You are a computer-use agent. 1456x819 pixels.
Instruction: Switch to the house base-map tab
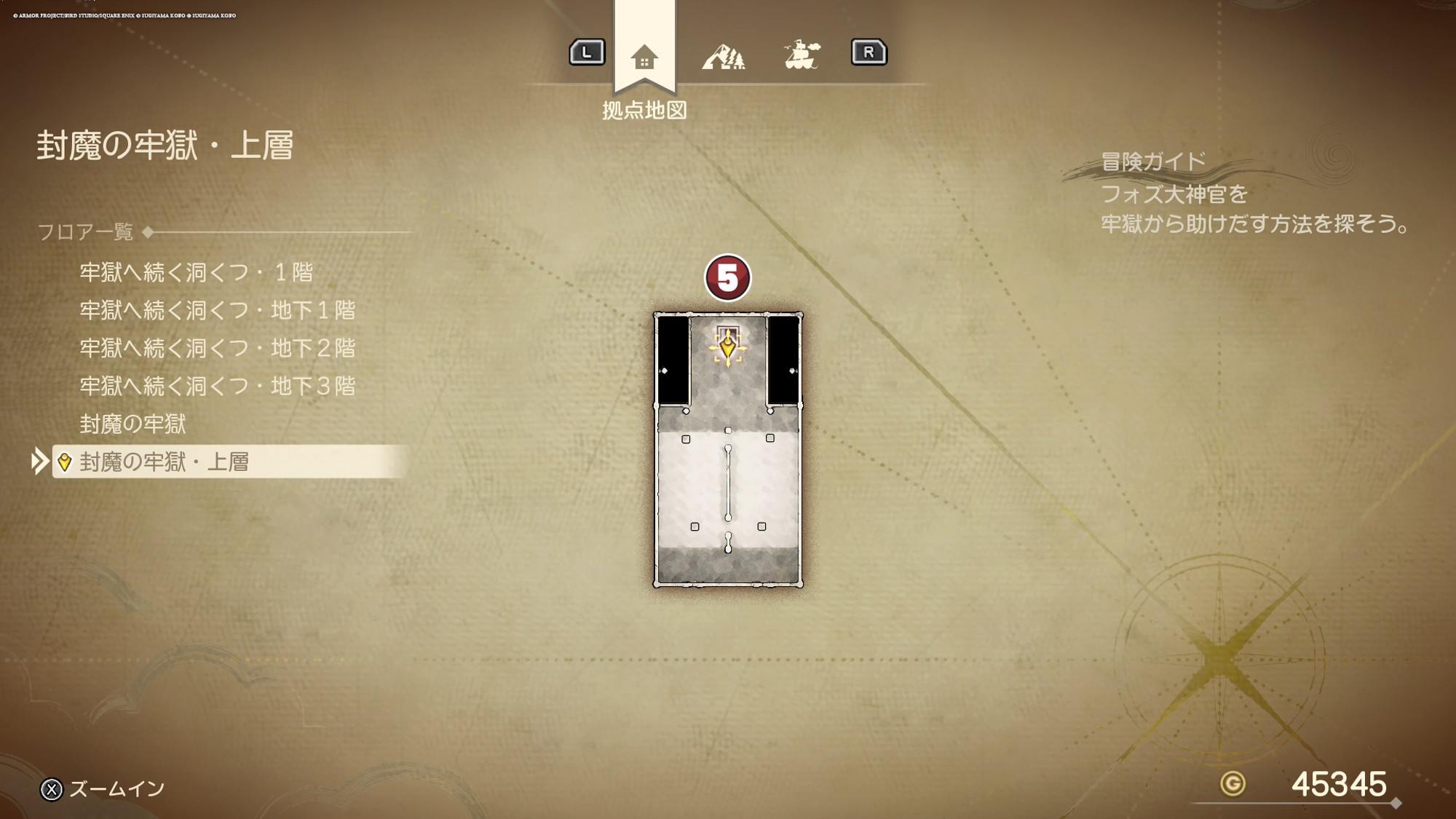(644, 57)
